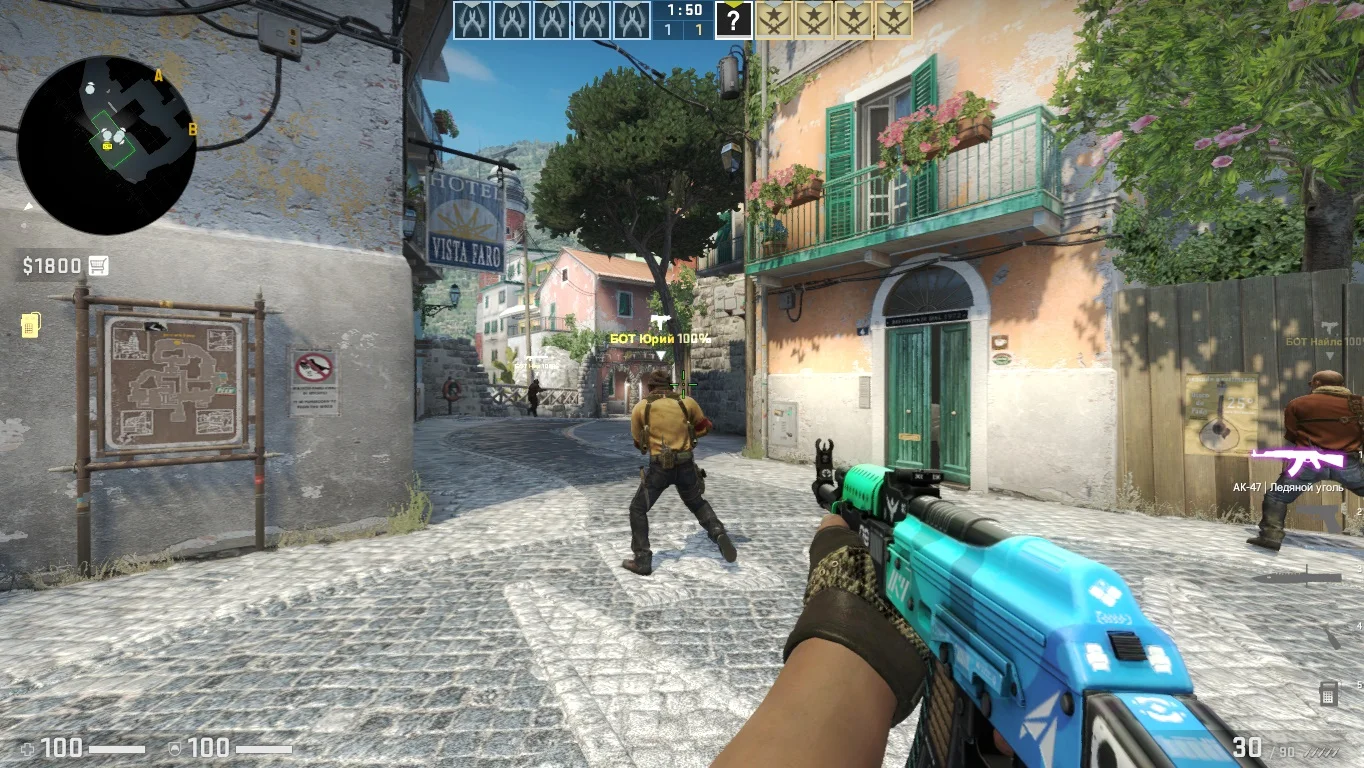Select the C4 bomb slot in the weapon list
This screenshot has height=768, width=1364.
(x=1329, y=692)
